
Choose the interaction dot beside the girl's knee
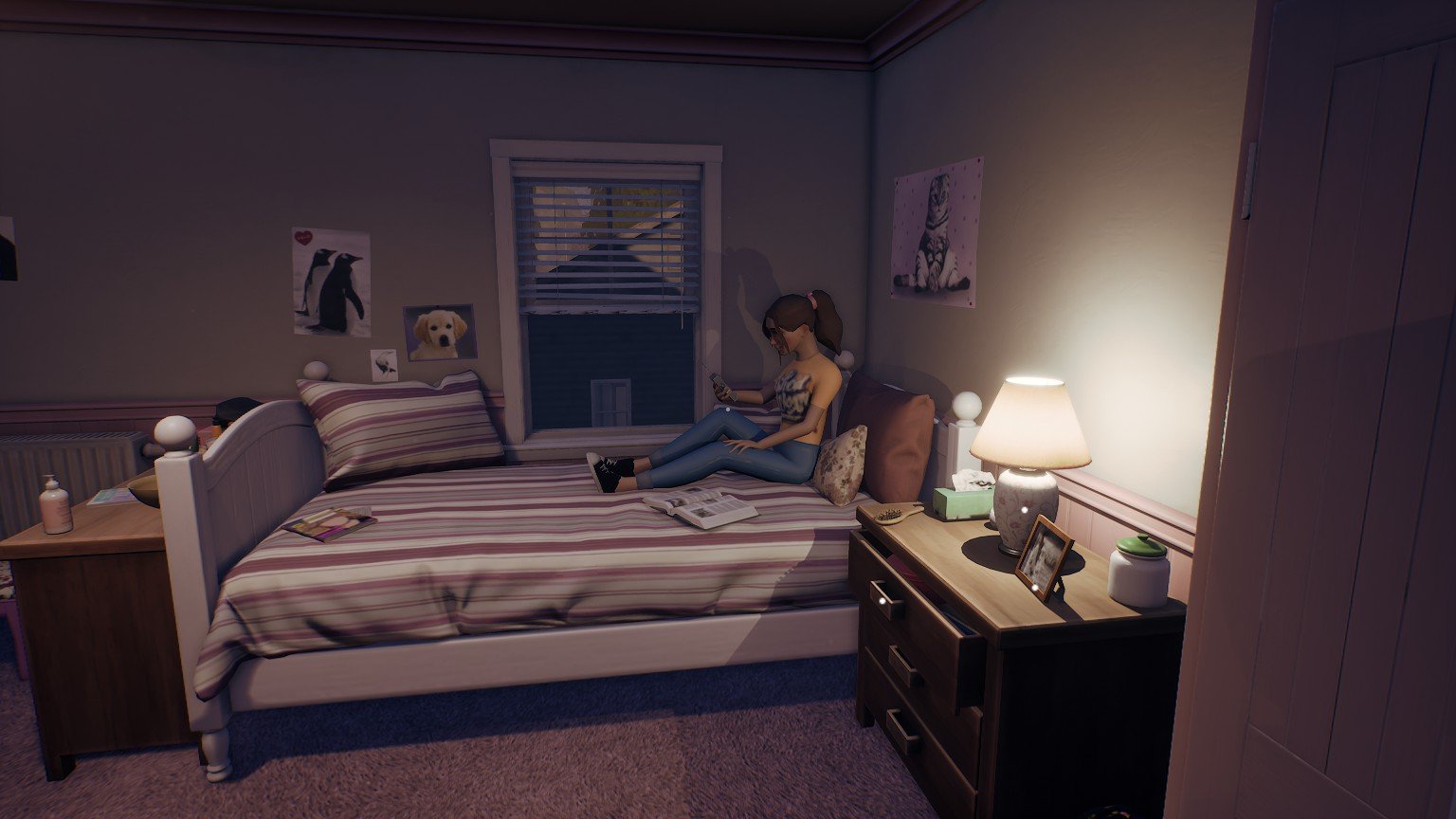[x=728, y=410]
